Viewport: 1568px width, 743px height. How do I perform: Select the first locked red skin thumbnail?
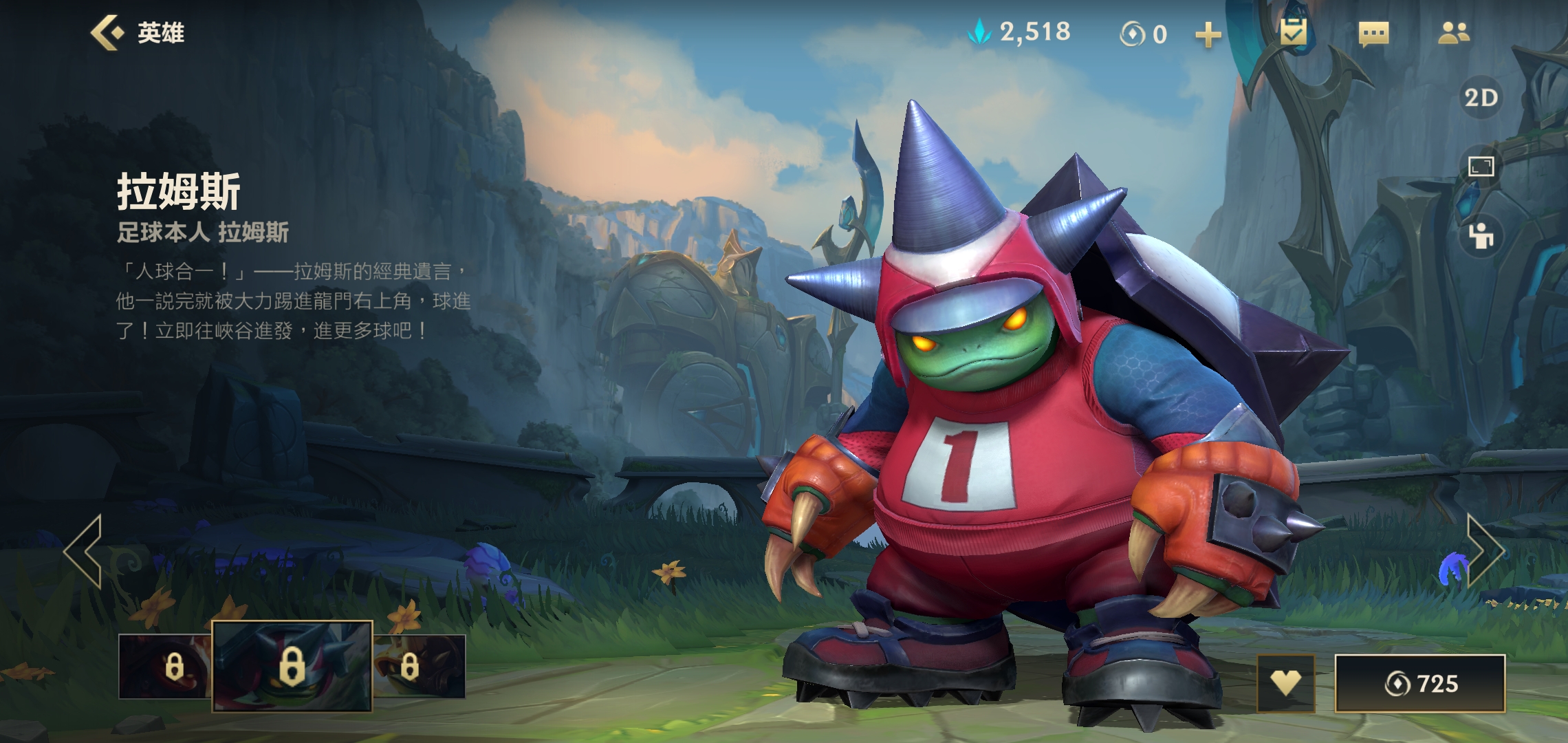coord(165,666)
